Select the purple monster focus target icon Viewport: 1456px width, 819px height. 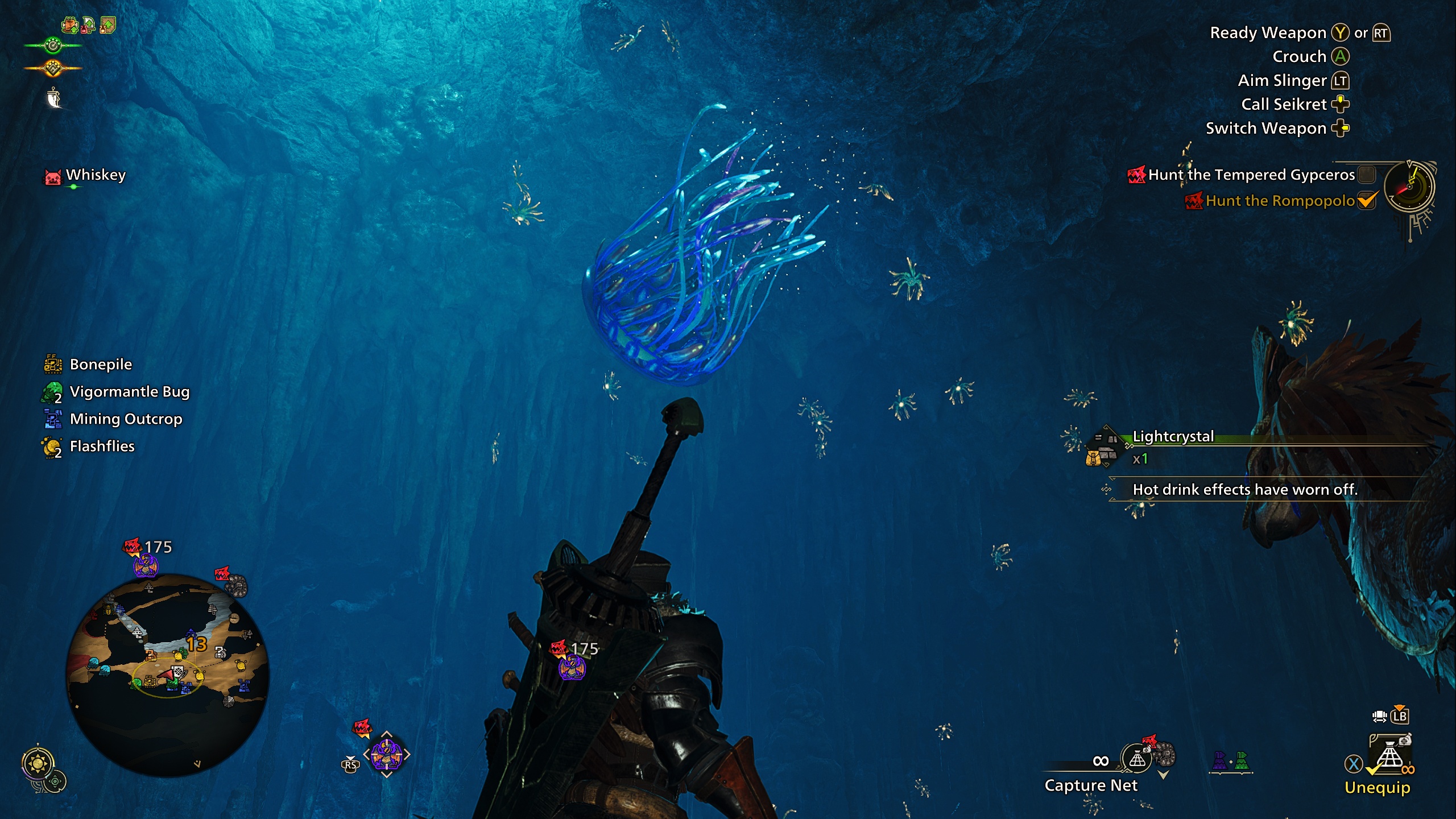[x=386, y=755]
